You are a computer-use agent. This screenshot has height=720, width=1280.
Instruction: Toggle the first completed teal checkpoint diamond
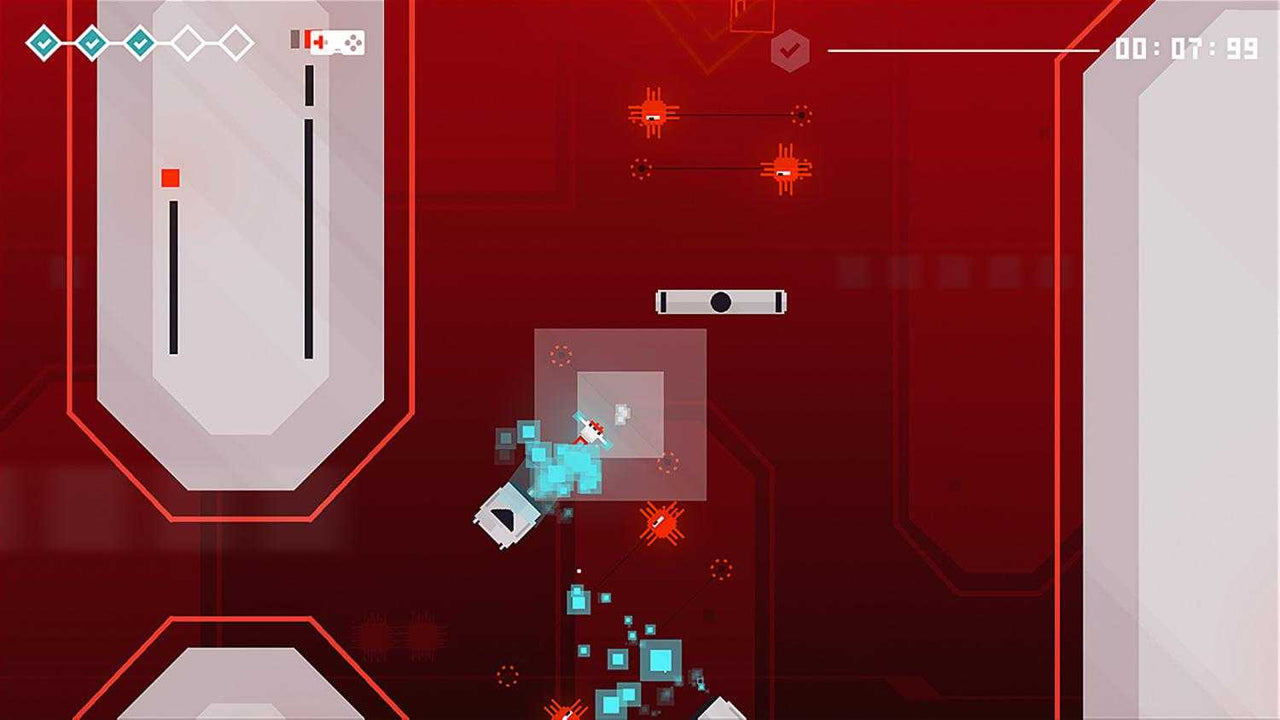tap(42, 44)
